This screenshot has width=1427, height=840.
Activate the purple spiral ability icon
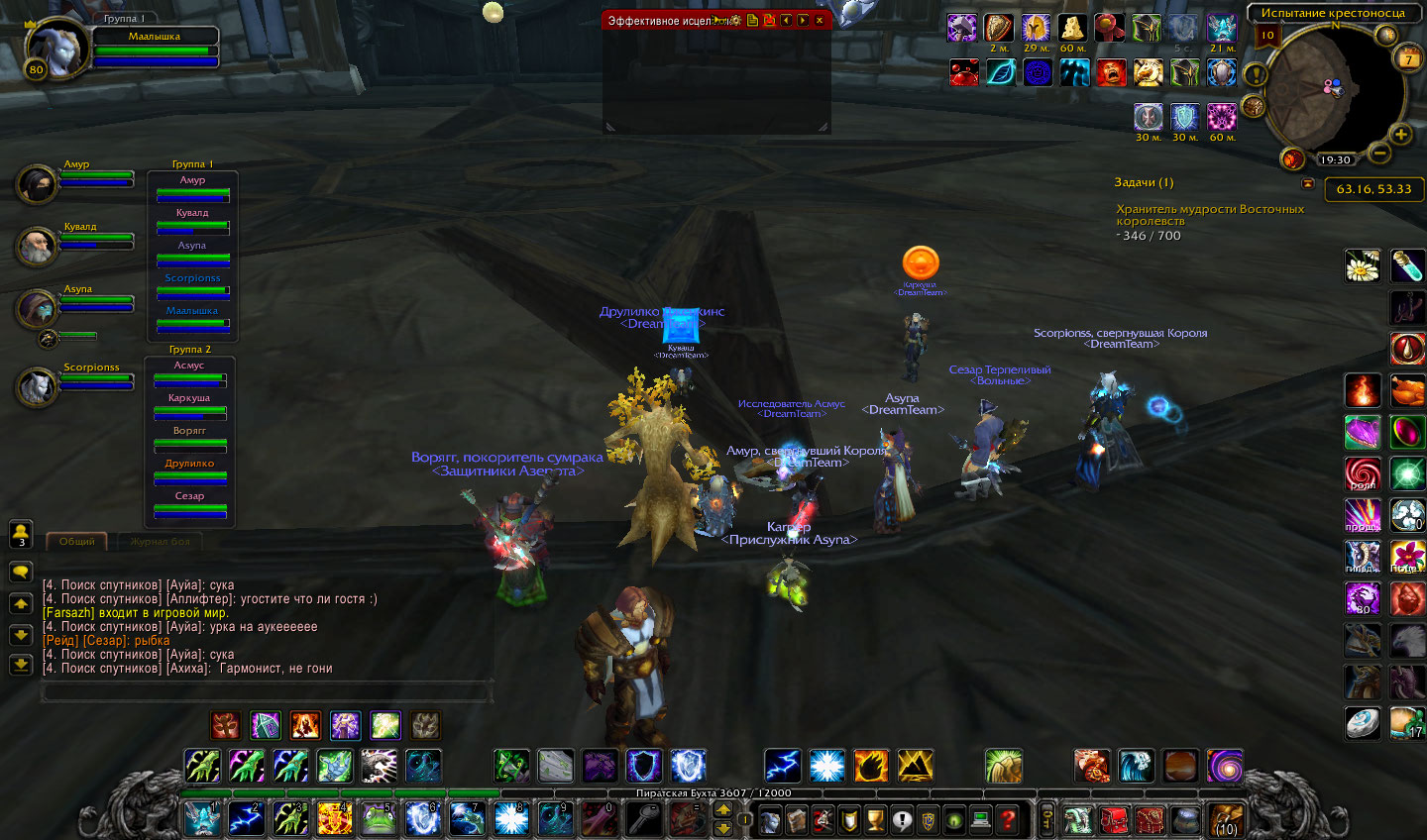click(x=1225, y=766)
